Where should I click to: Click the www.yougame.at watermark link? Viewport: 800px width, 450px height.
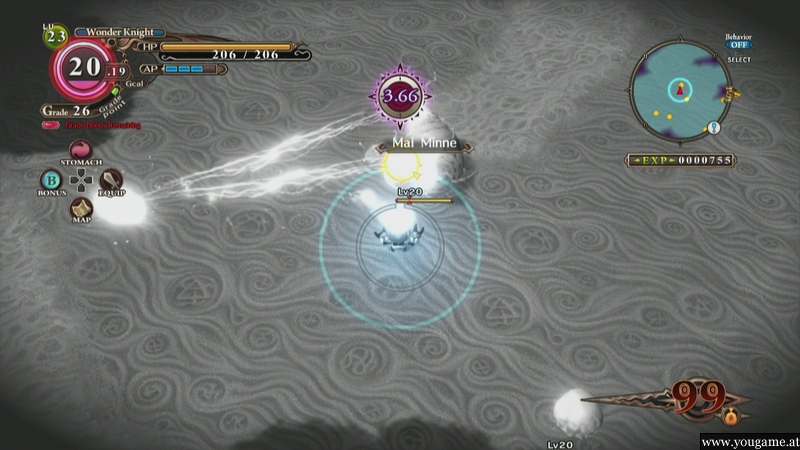pos(748,441)
